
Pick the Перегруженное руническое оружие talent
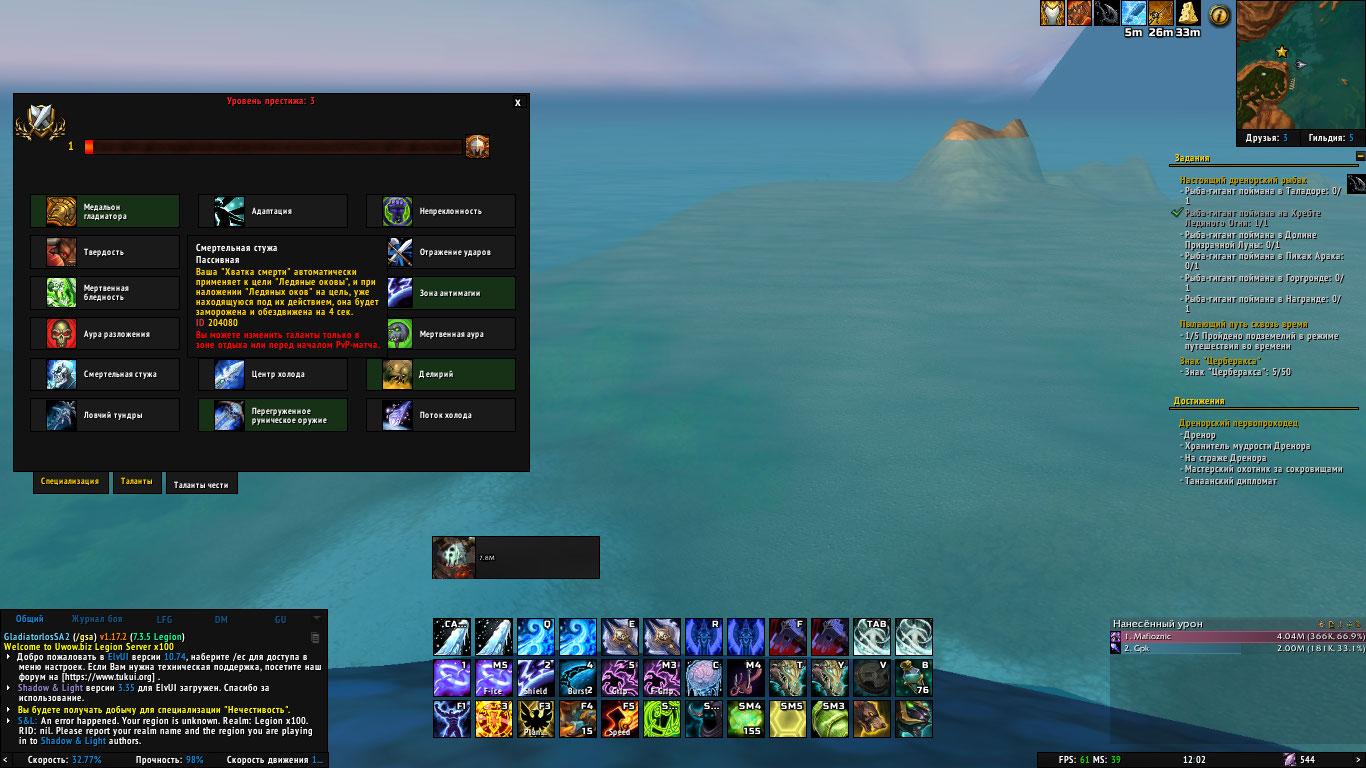pyautogui.click(x=272, y=415)
